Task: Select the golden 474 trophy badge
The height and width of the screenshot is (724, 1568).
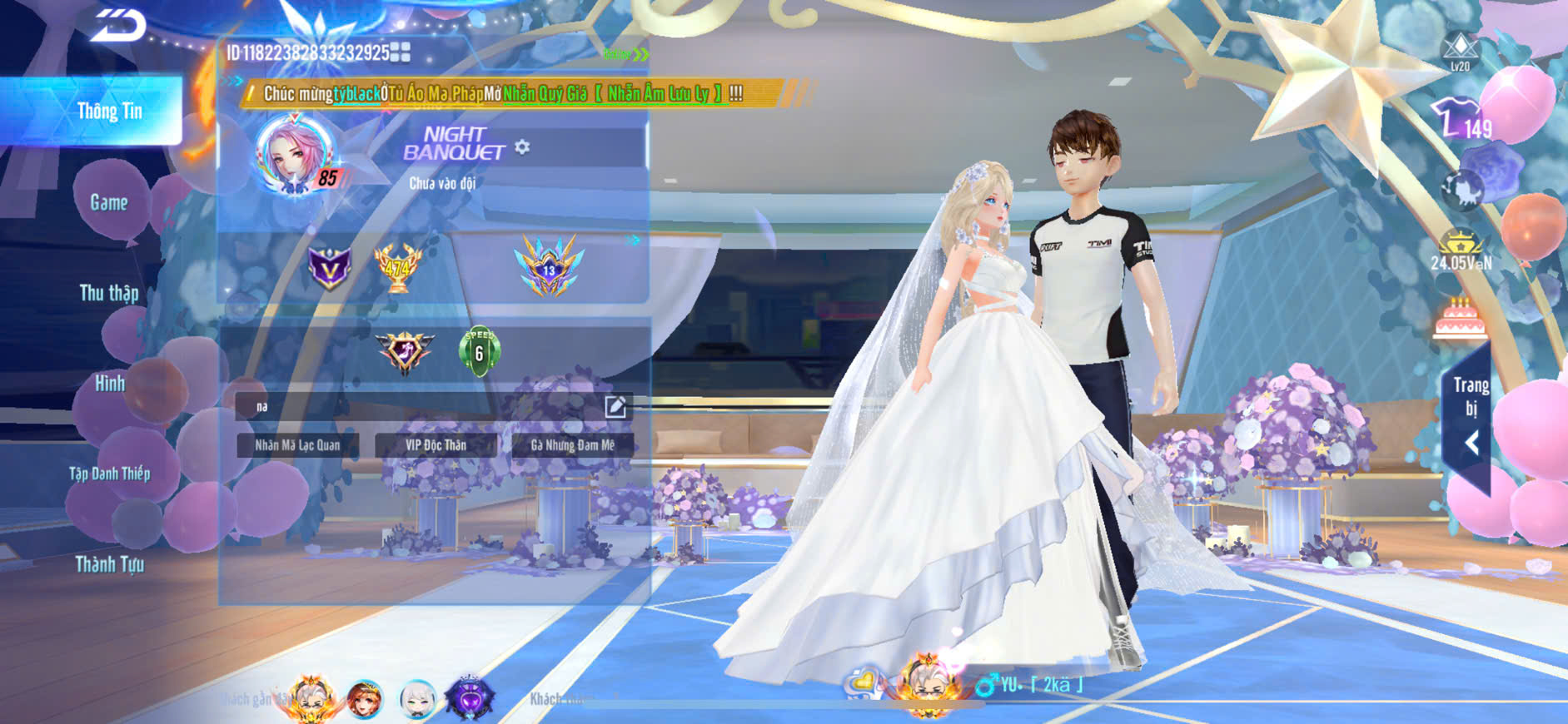Action: click(x=397, y=268)
